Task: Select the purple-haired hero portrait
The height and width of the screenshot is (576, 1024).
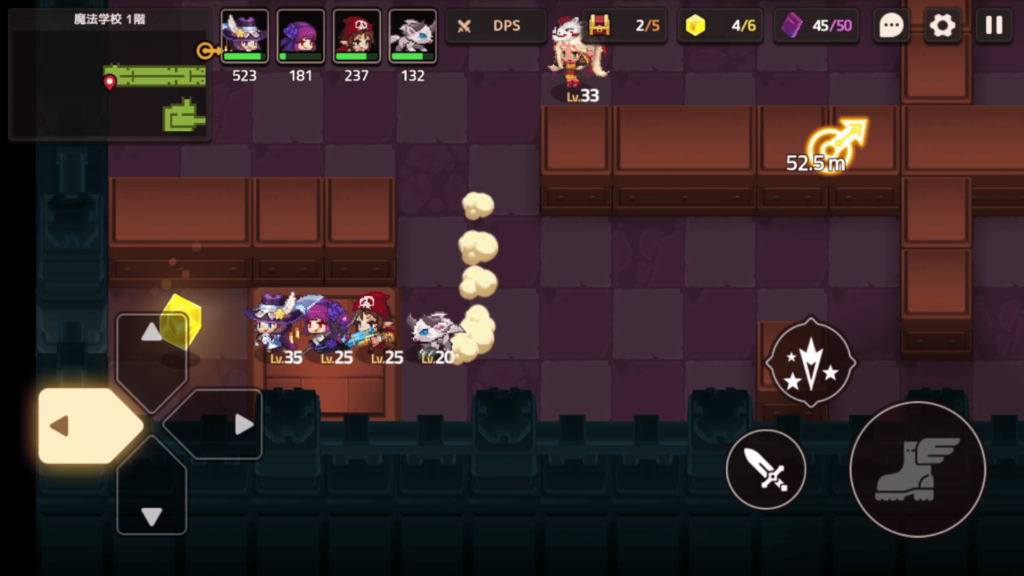Action: coord(300,38)
